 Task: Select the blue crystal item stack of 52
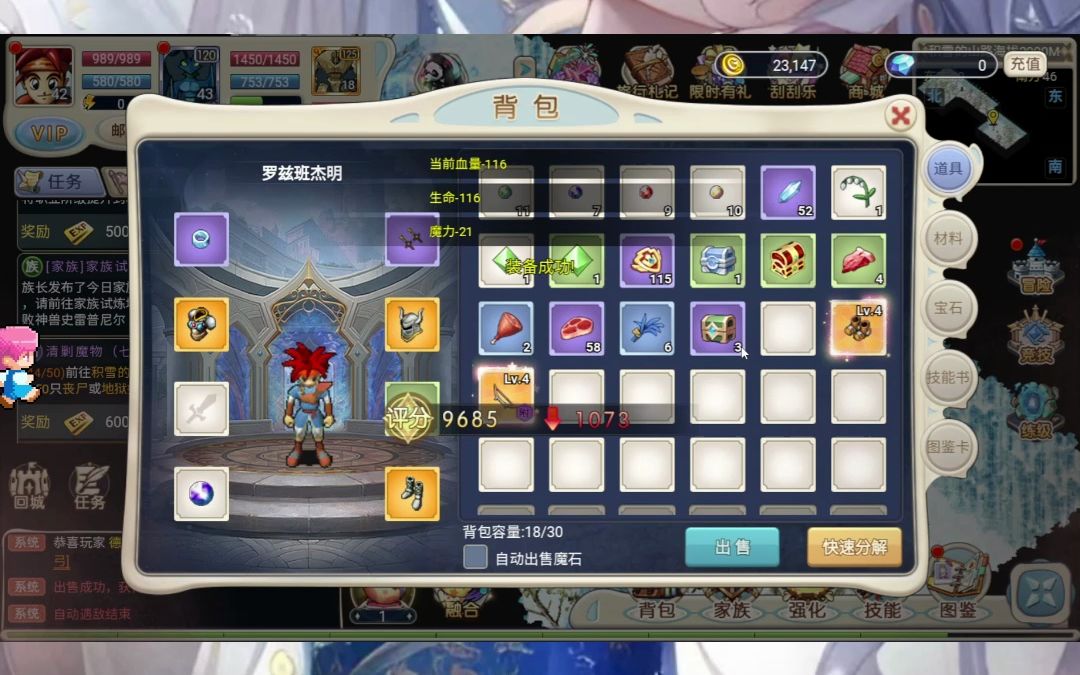pos(788,192)
